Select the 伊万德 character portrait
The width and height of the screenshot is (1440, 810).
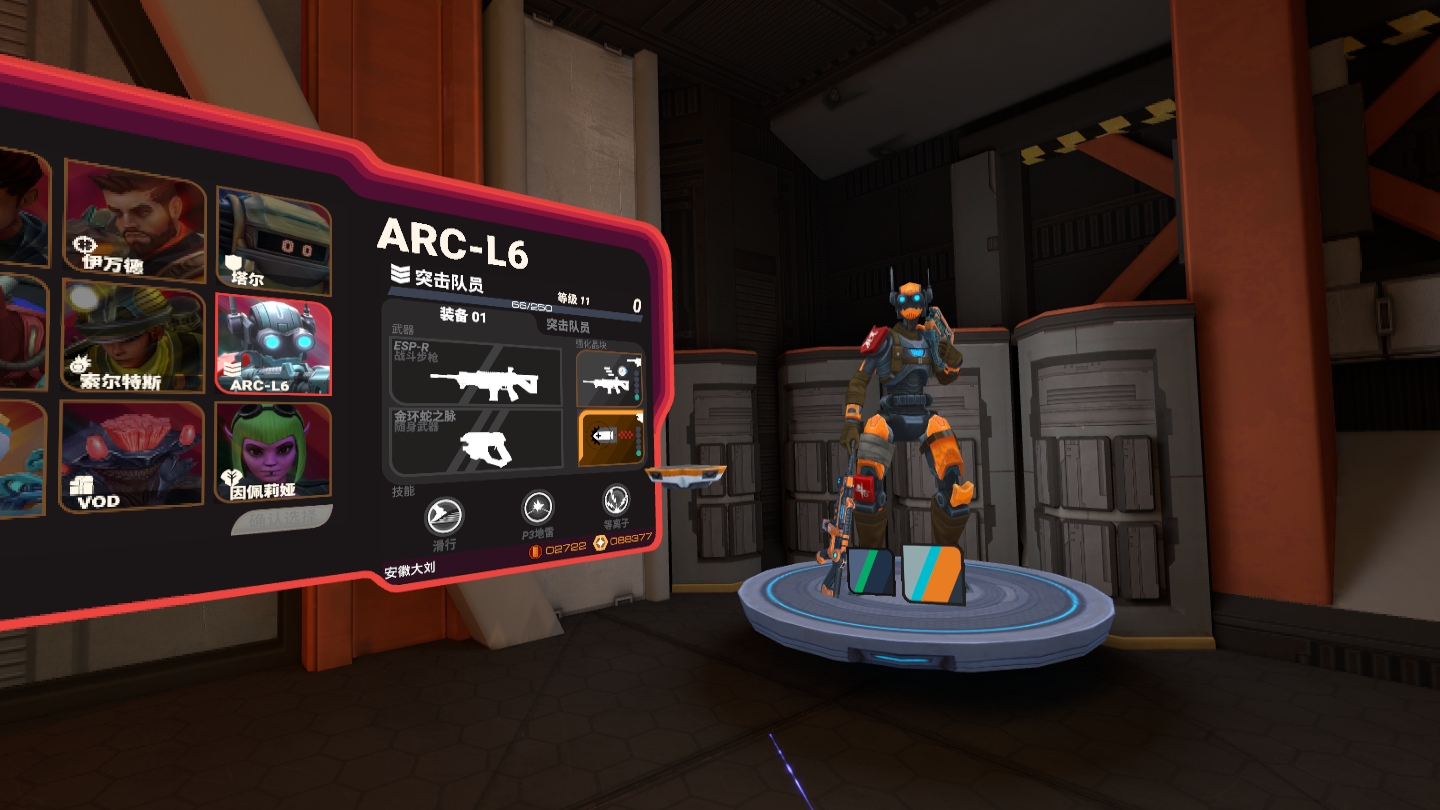point(135,220)
